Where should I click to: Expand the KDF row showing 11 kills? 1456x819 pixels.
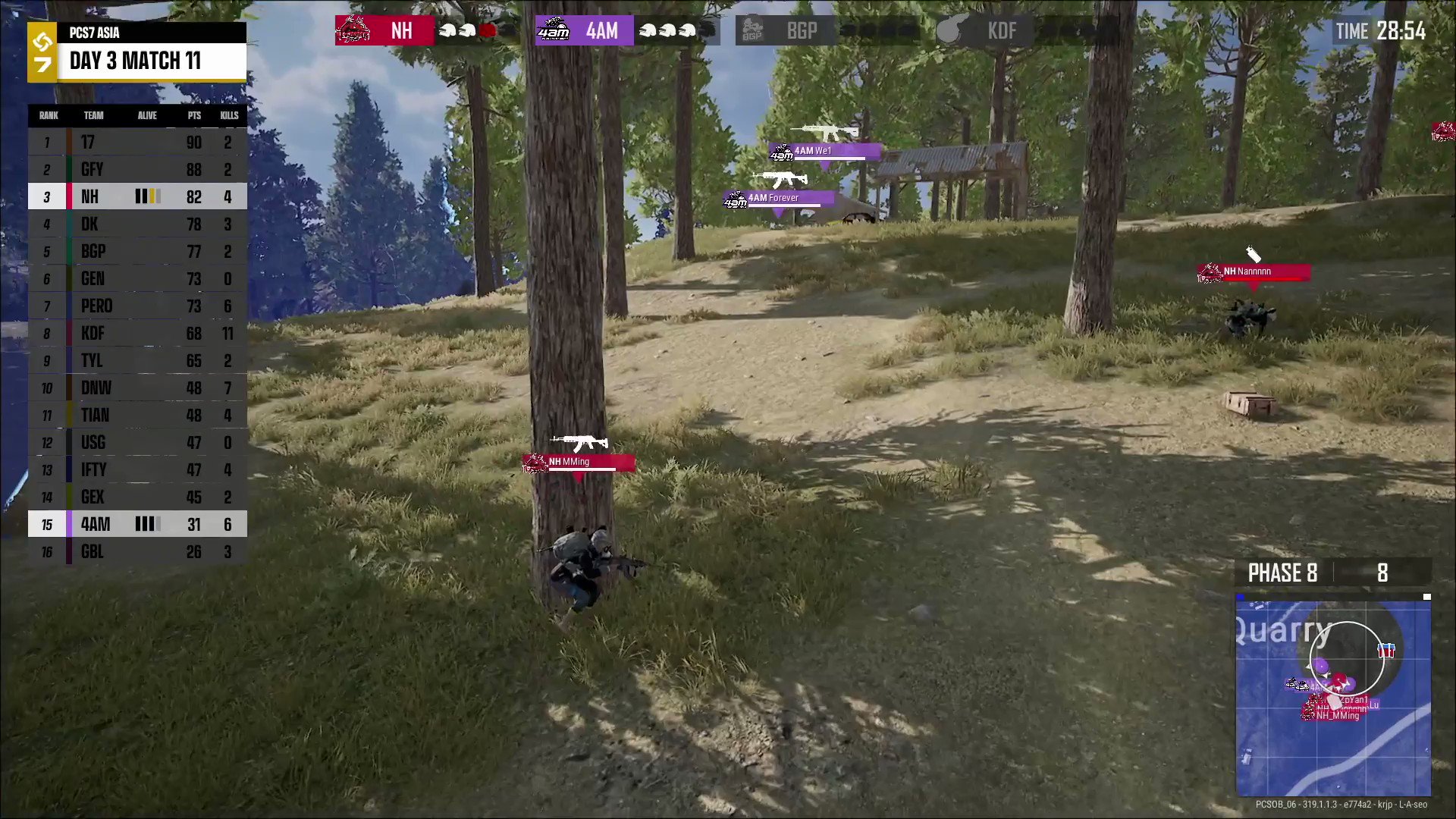click(x=136, y=333)
